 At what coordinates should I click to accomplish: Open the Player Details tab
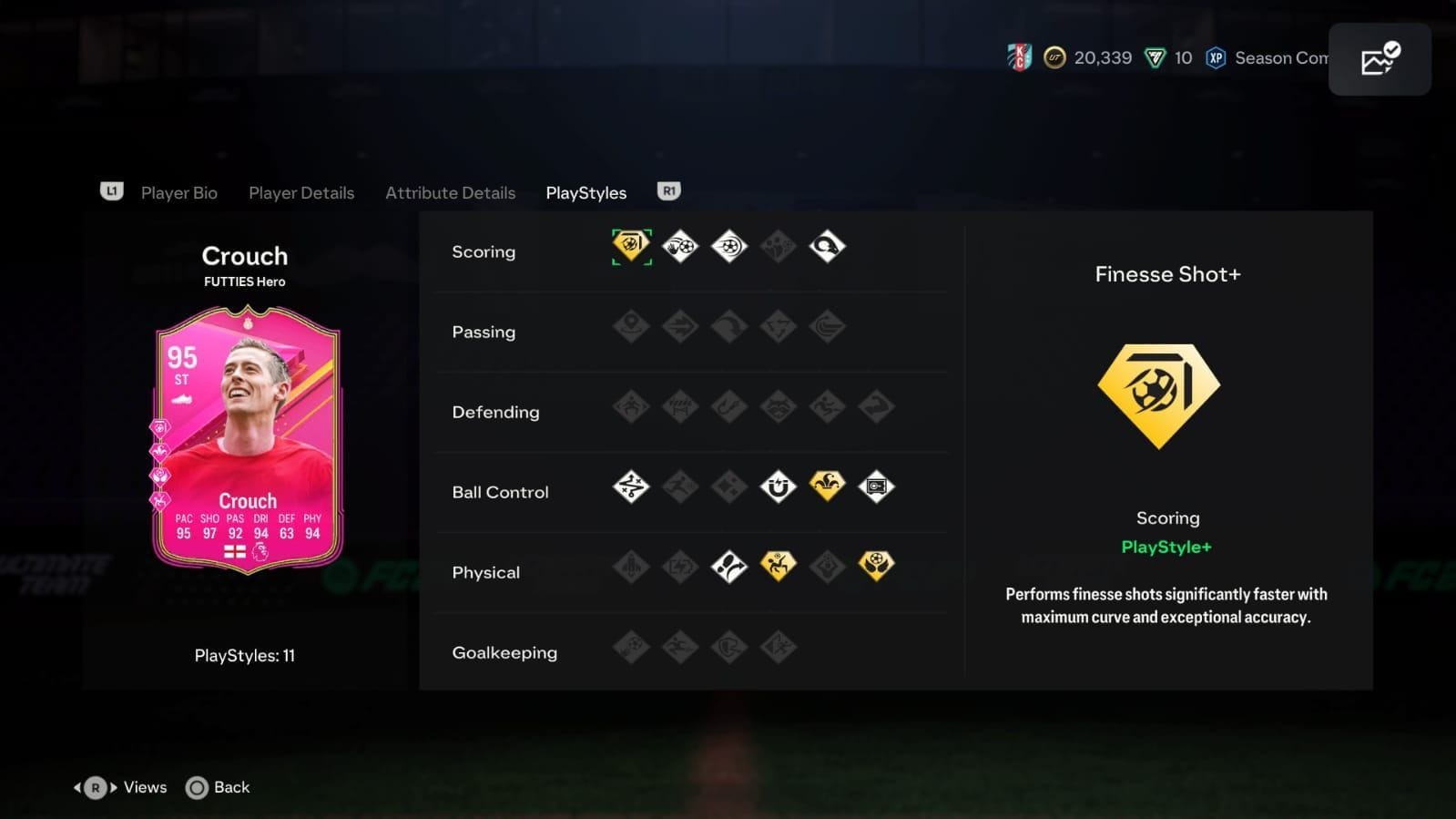tap(301, 192)
